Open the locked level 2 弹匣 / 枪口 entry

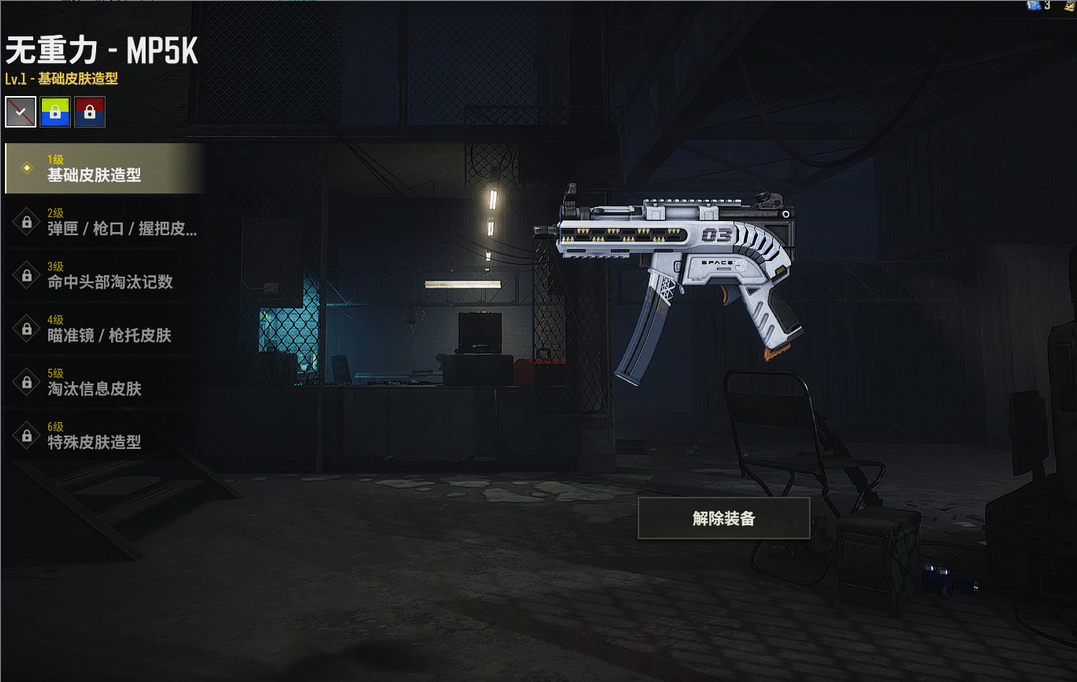click(x=104, y=222)
